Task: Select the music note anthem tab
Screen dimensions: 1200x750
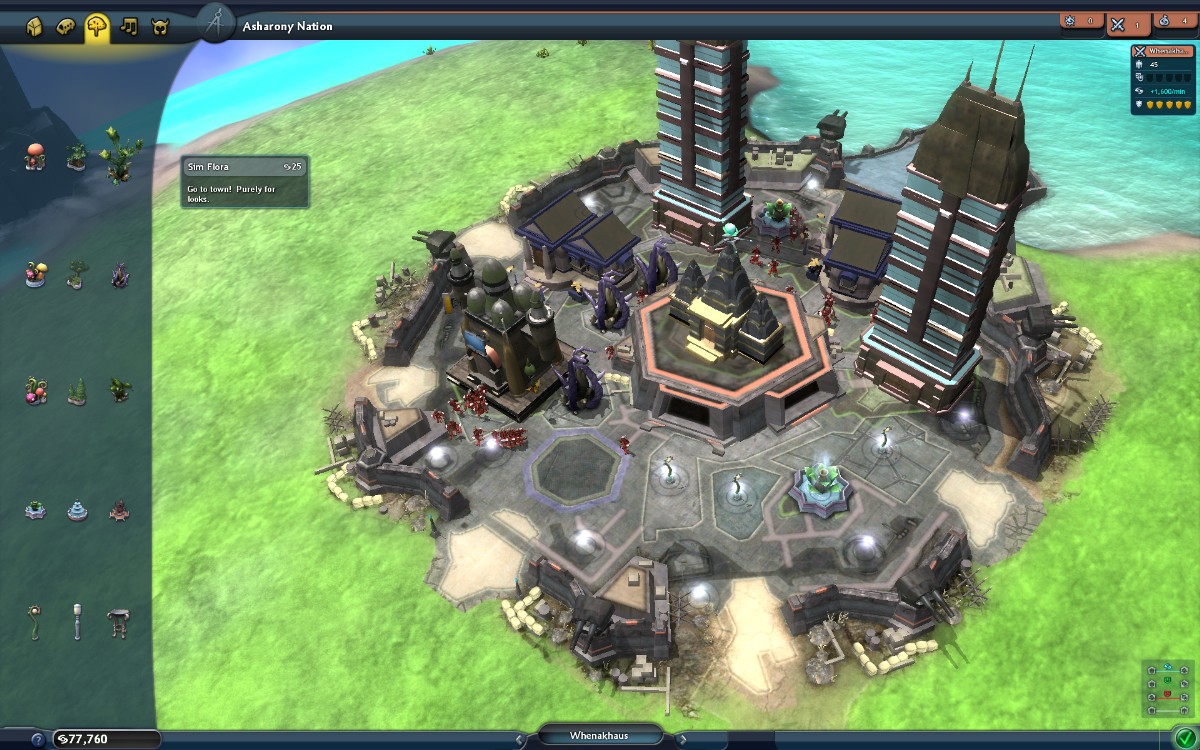Action: click(128, 27)
